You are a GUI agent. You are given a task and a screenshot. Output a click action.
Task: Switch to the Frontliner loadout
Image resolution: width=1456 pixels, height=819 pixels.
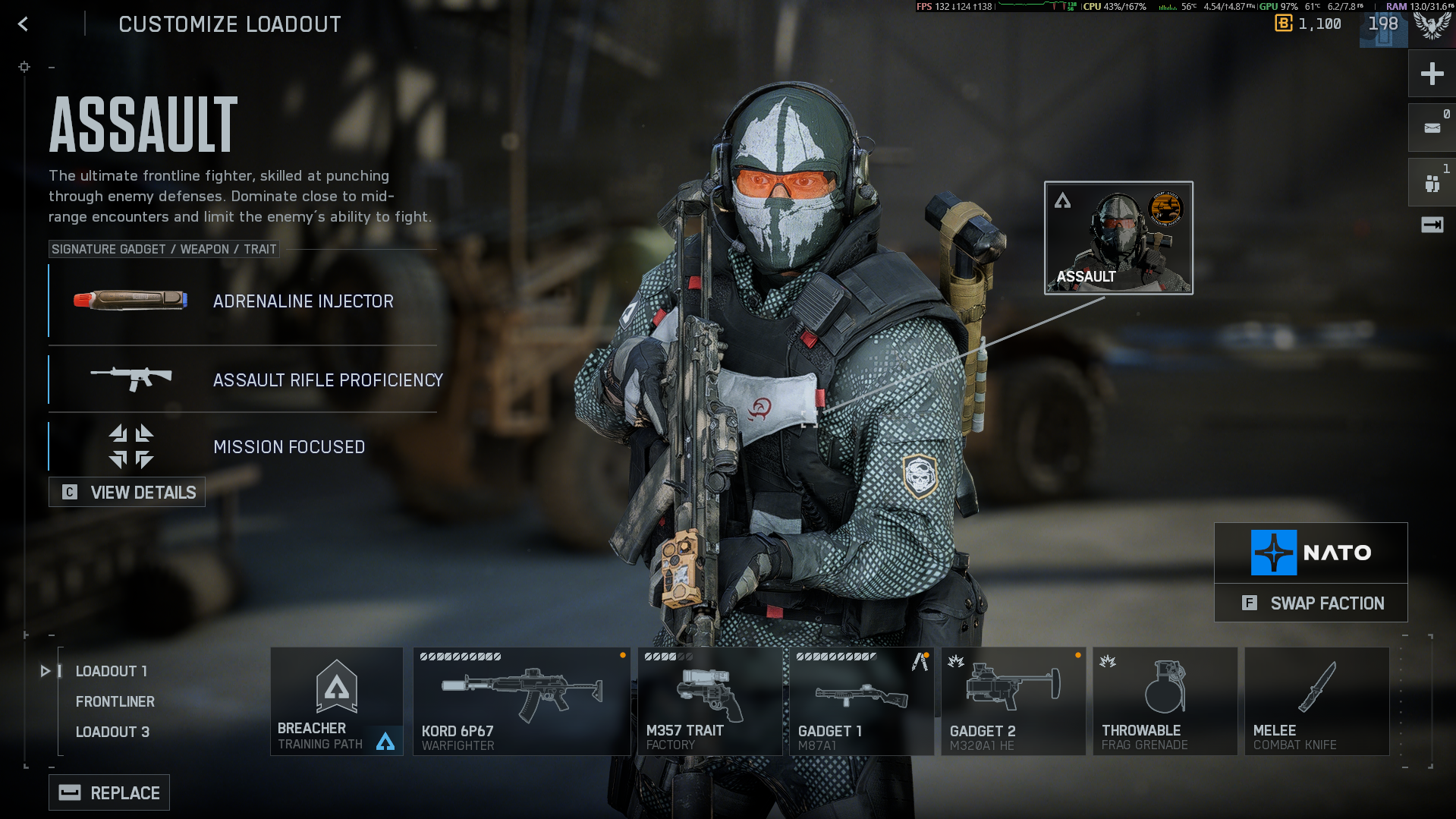115,701
